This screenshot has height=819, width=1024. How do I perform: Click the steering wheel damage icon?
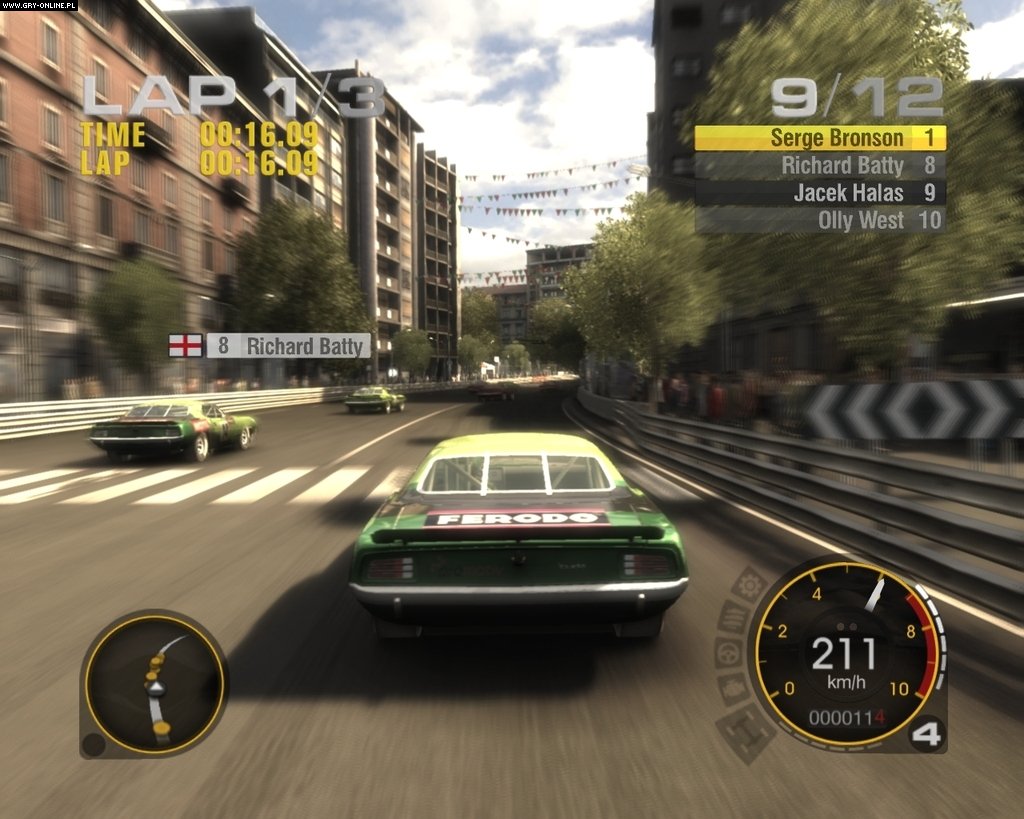727,652
